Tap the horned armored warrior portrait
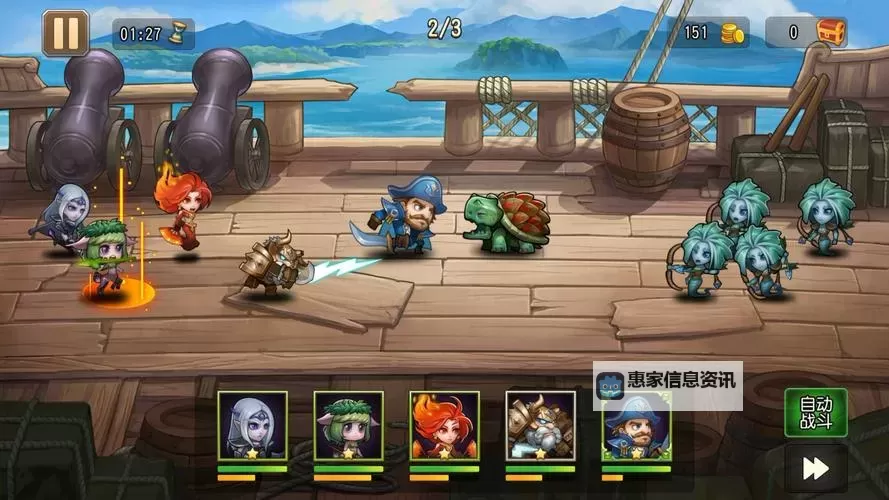Image resolution: width=889 pixels, height=500 pixels. 540,425
